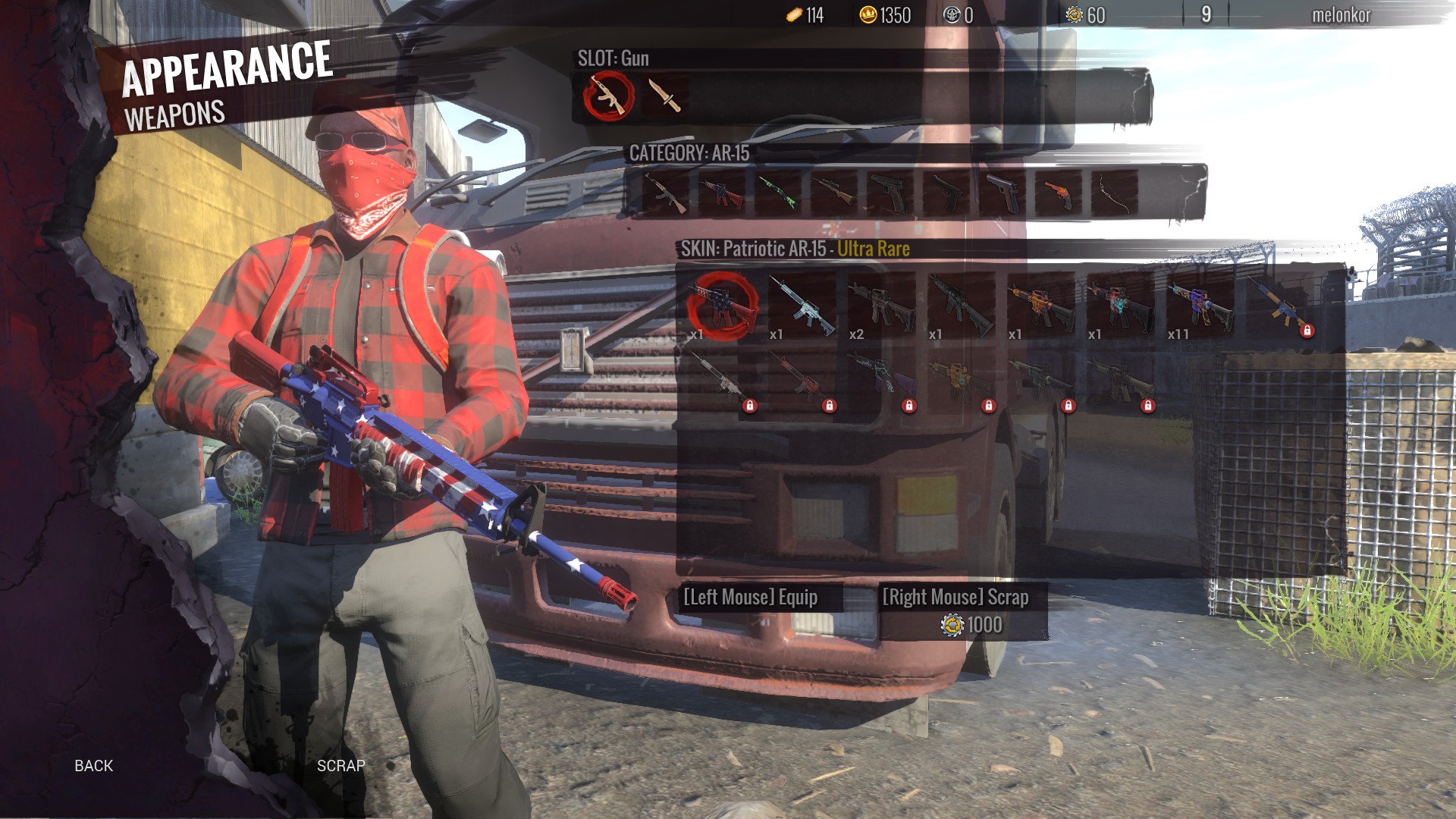Image resolution: width=1456 pixels, height=819 pixels.
Task: Select the hunting rifle category icon
Action: (x=834, y=193)
